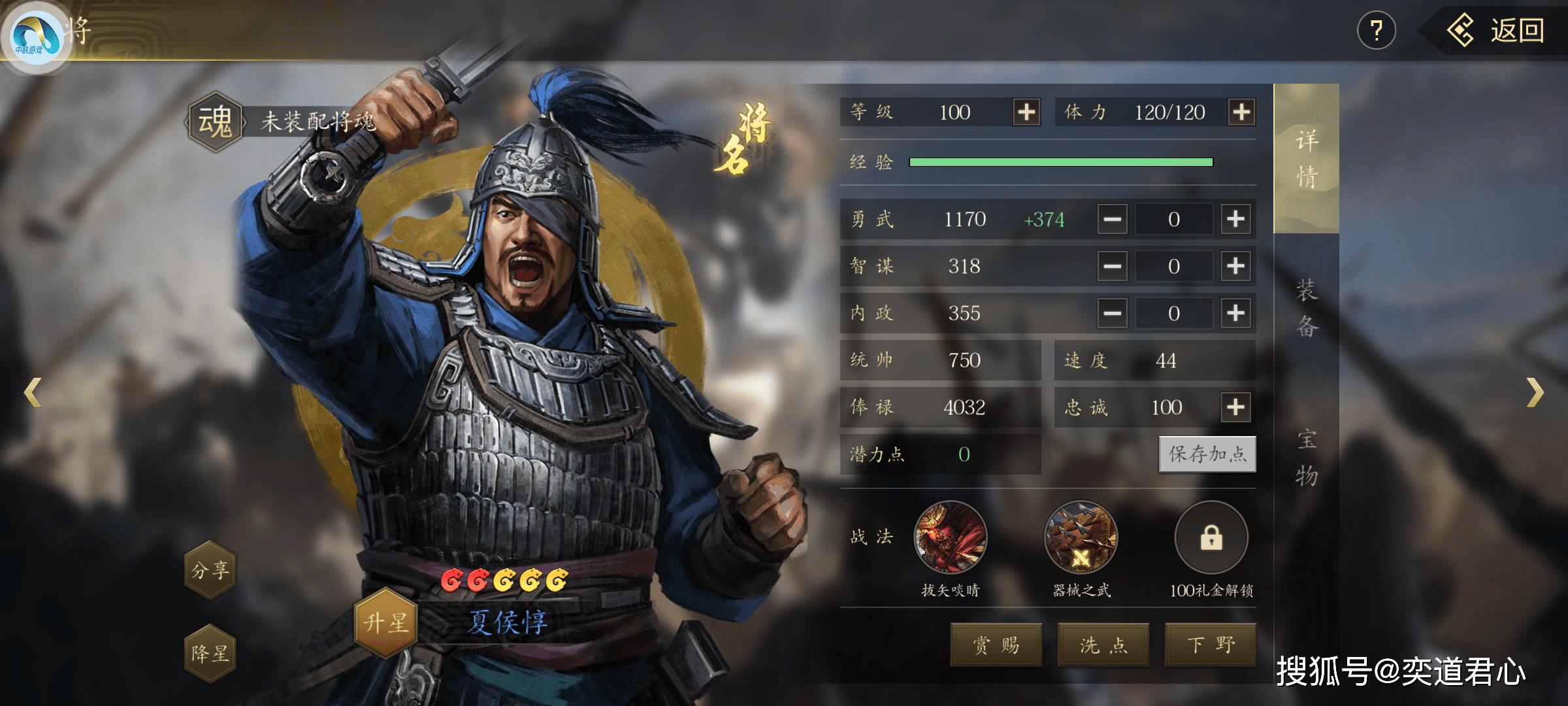The width and height of the screenshot is (1568, 706).
Task: Click the 智谋 point allocation input field
Action: point(1174,266)
